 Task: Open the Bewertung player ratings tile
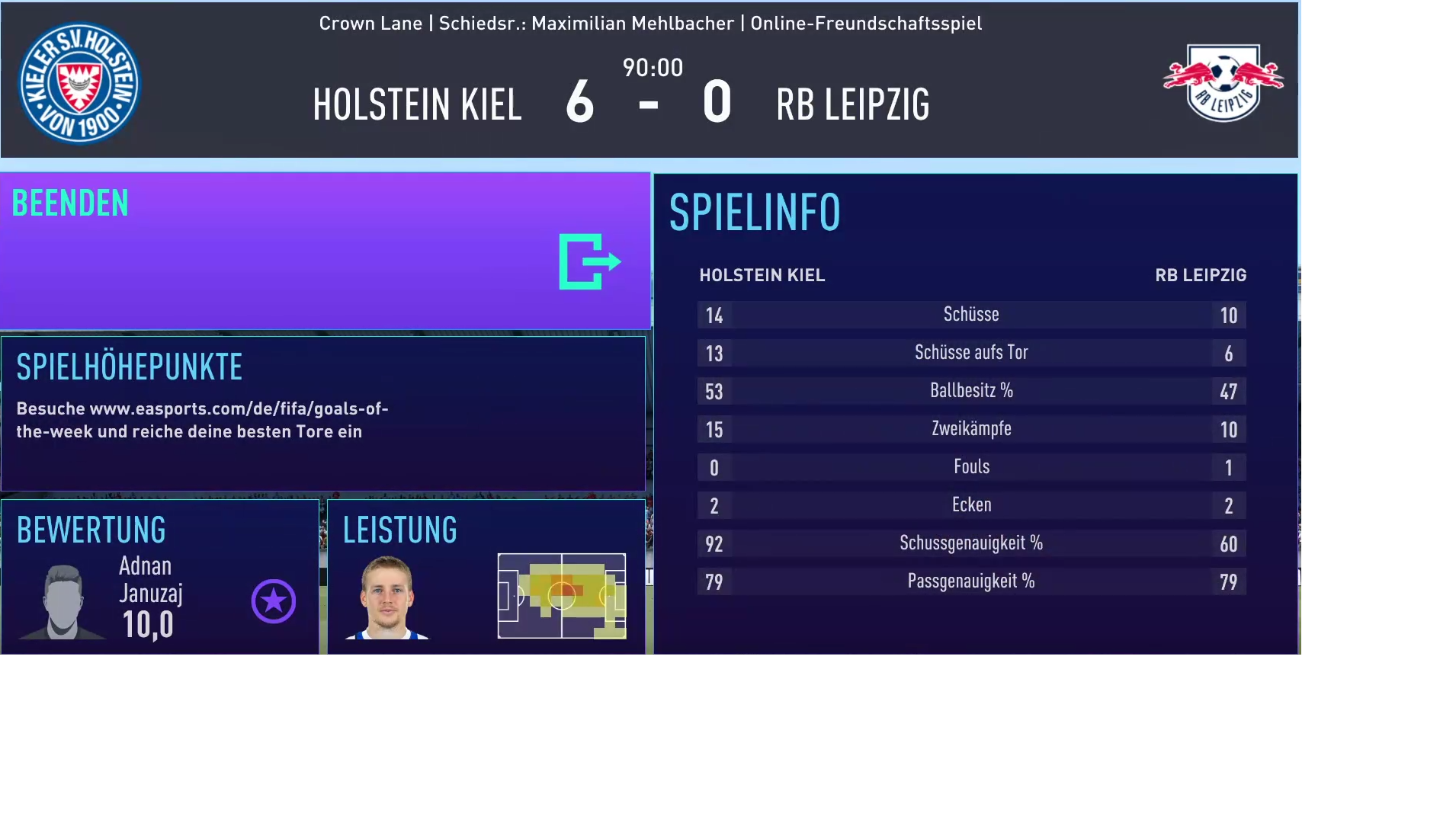tap(160, 576)
